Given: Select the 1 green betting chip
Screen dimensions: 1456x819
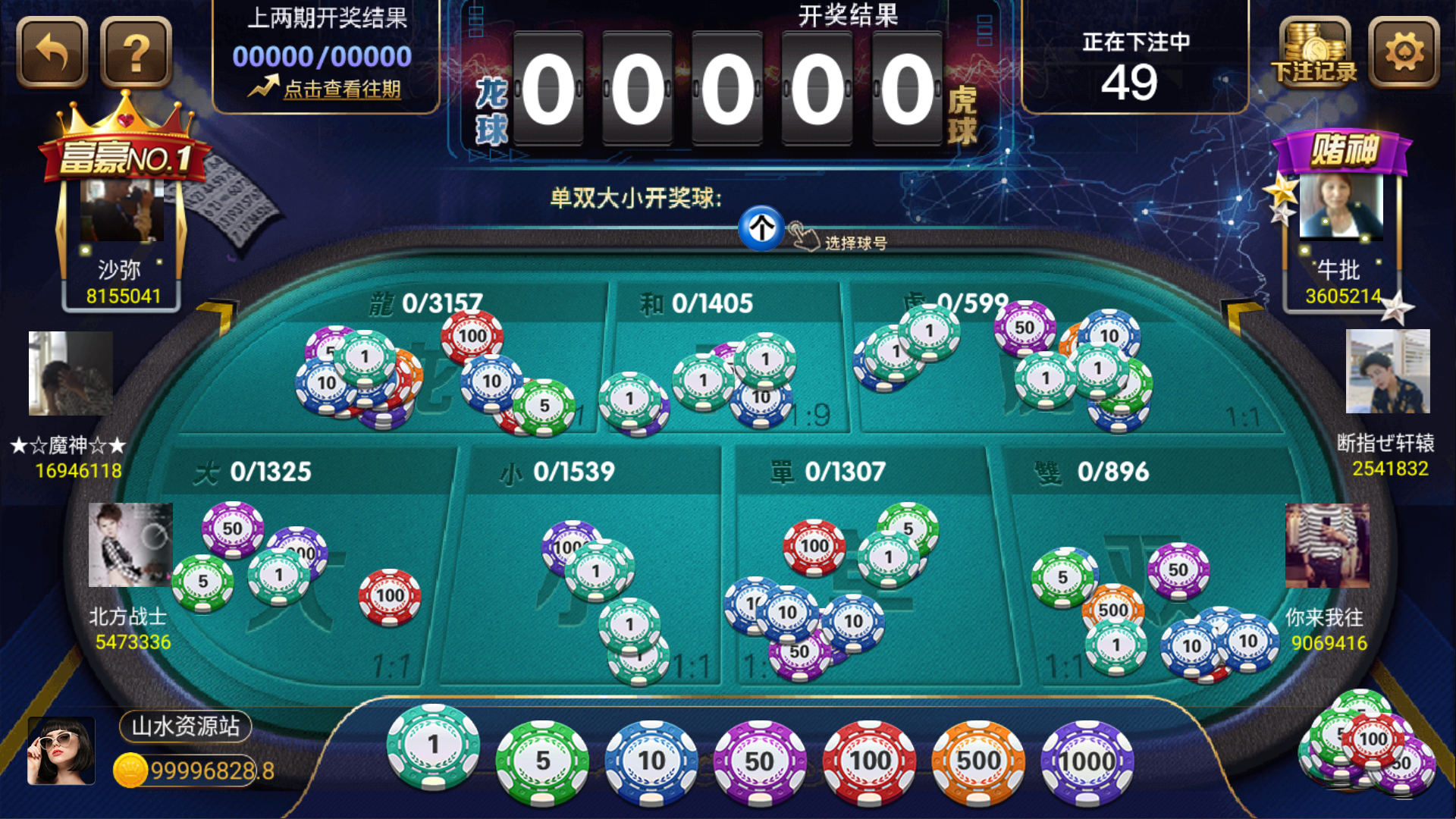Looking at the screenshot, I should (432, 751).
